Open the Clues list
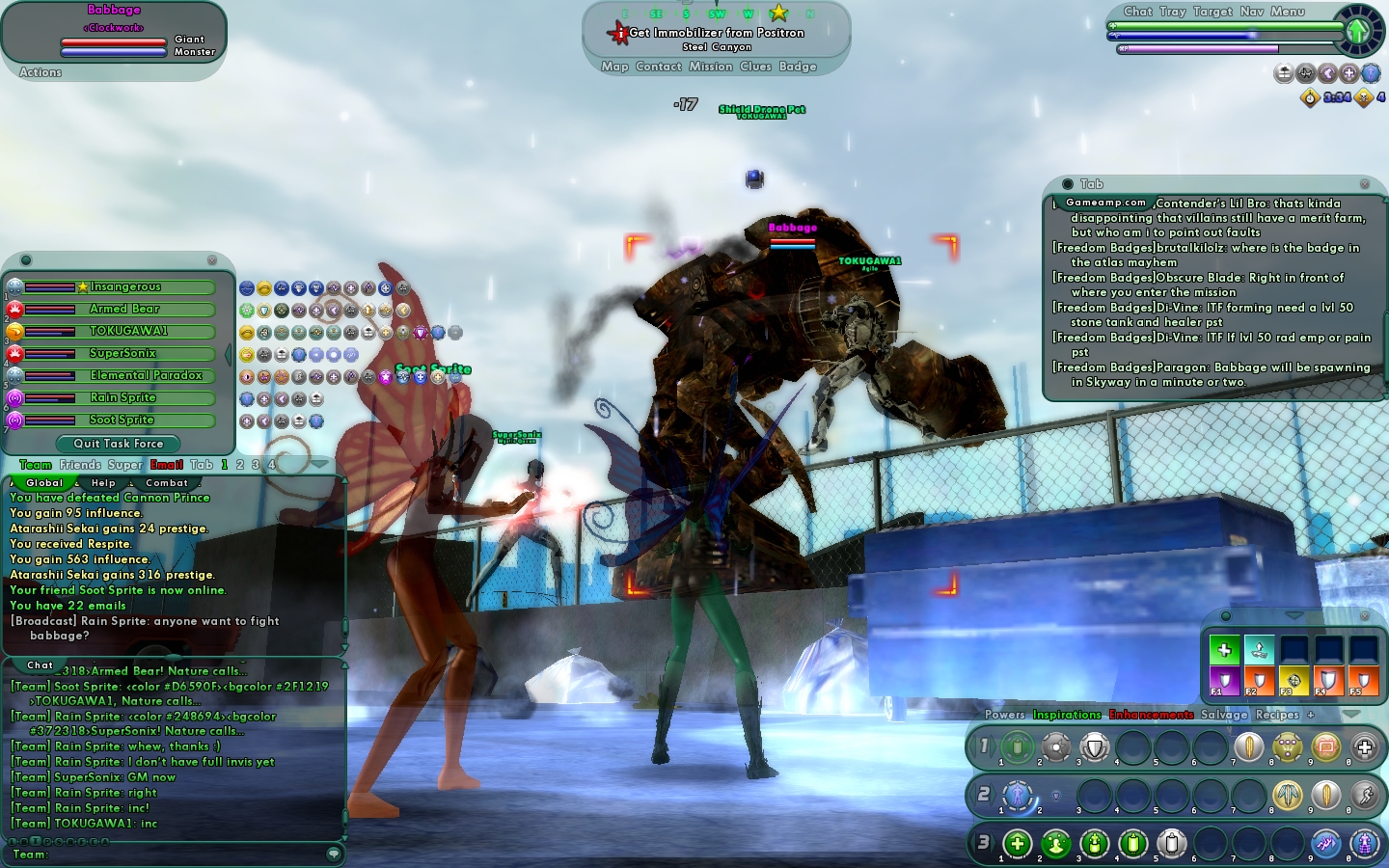 tap(755, 67)
